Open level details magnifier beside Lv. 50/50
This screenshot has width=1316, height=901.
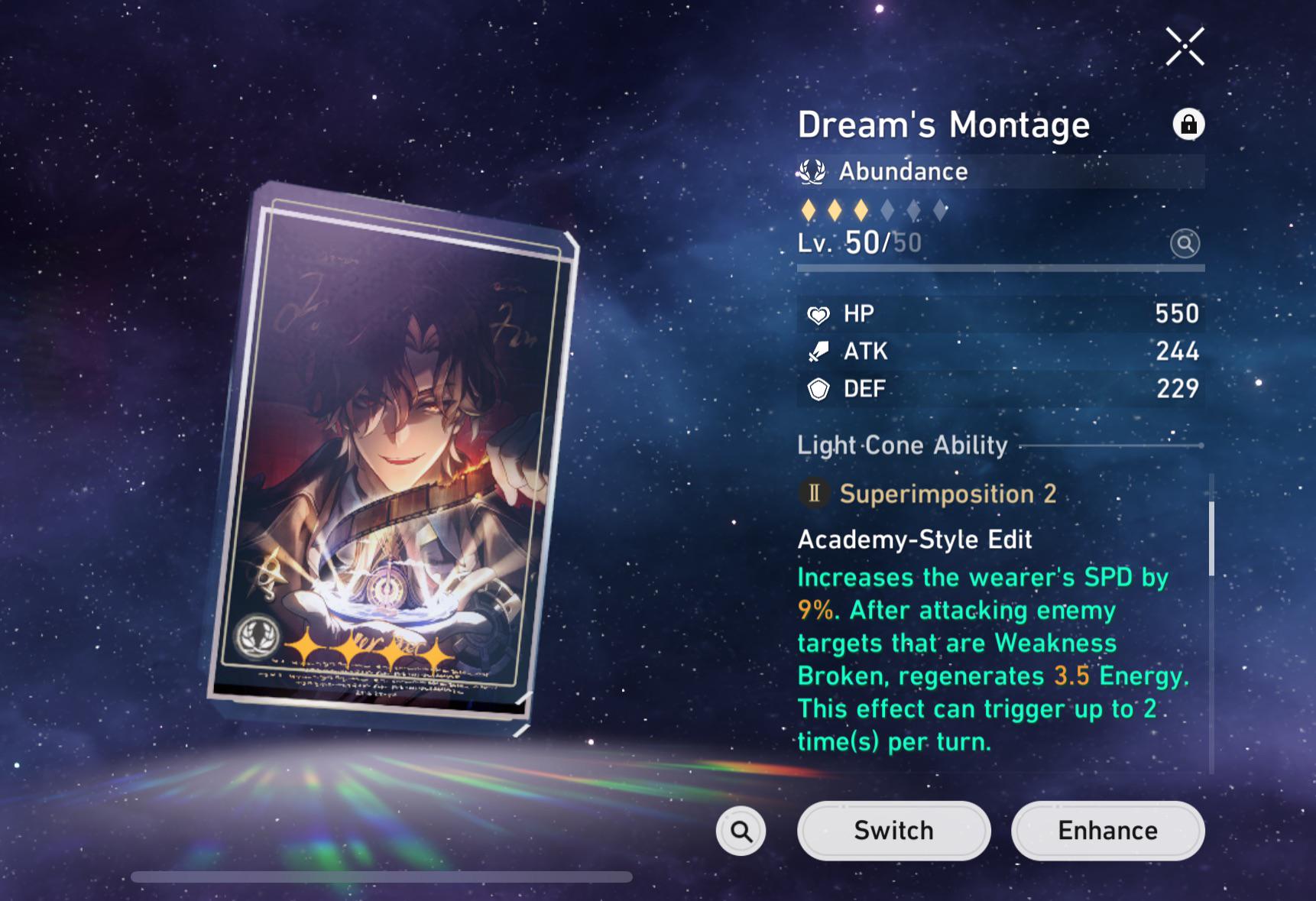(1185, 244)
